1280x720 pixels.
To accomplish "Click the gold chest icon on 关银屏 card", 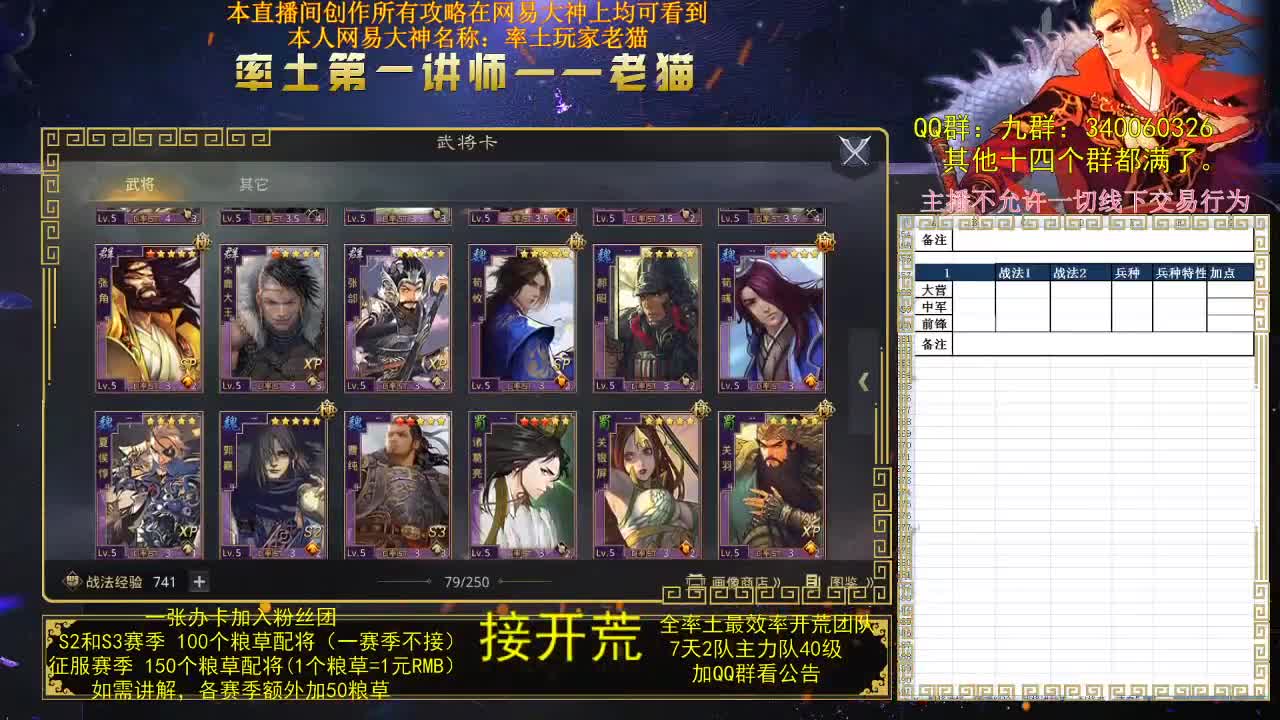I will pos(685,546).
